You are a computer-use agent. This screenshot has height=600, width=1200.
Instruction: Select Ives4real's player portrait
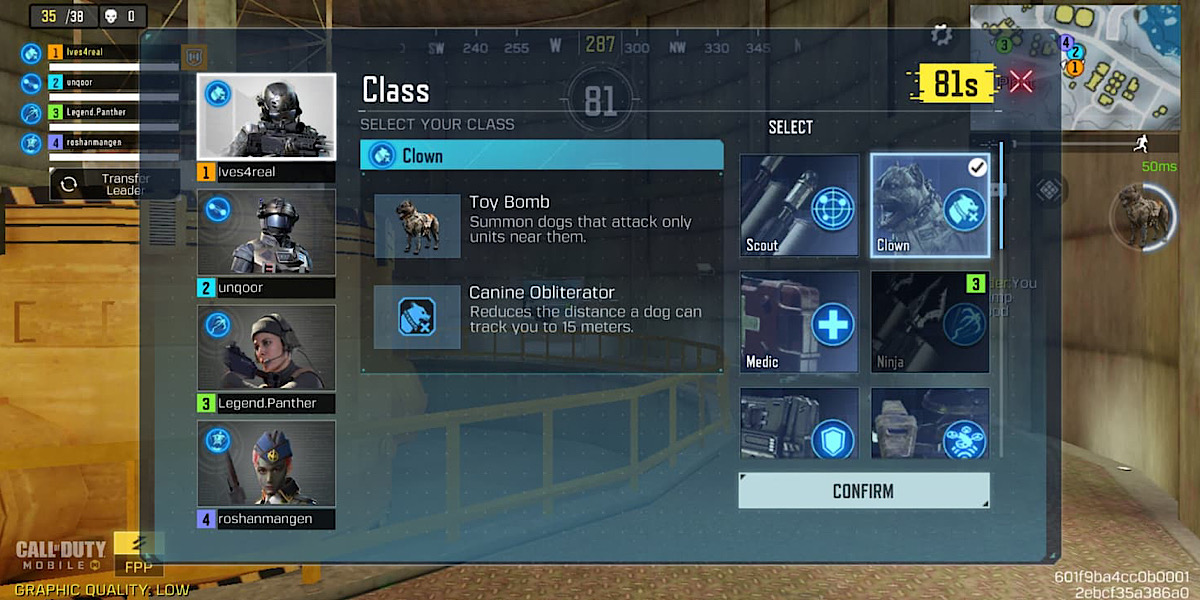coord(266,117)
